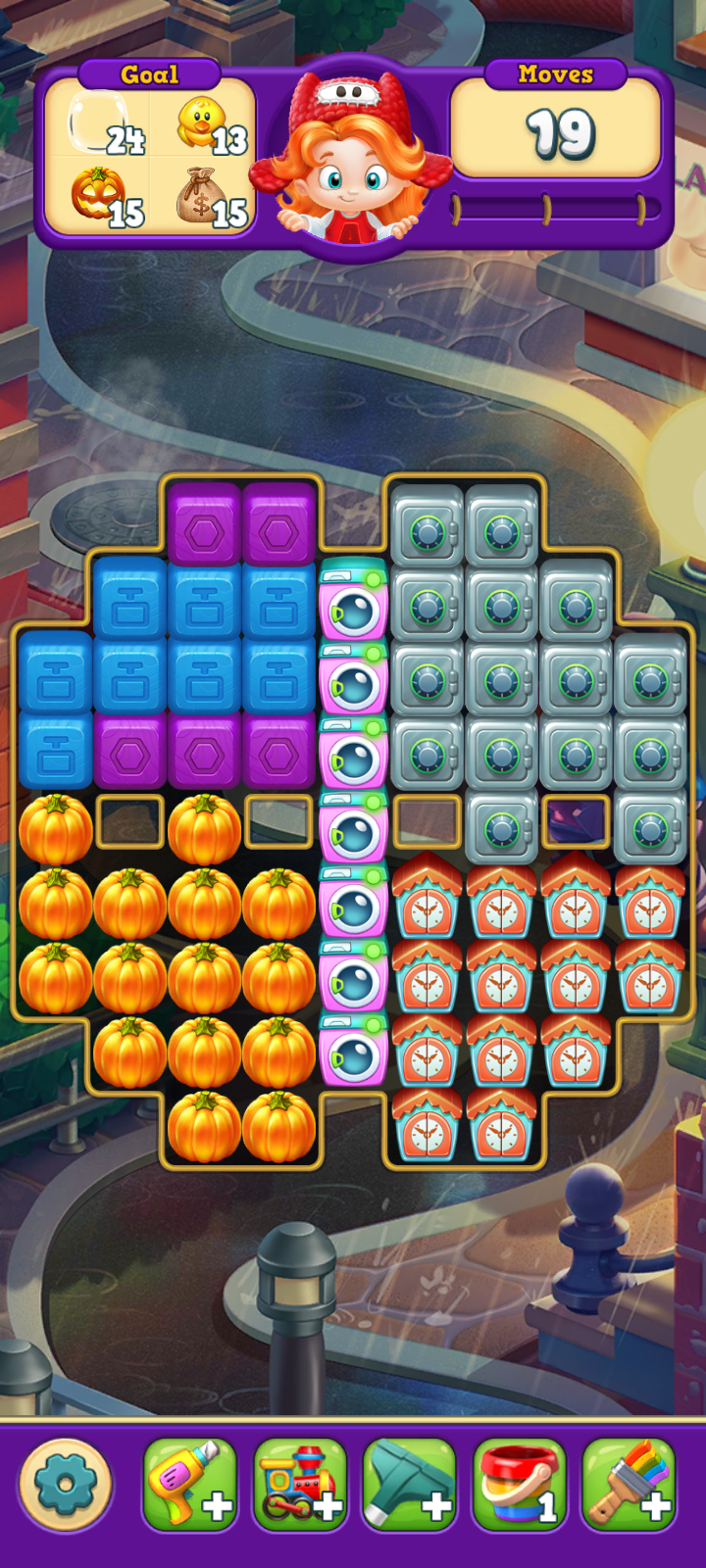Image resolution: width=706 pixels, height=1568 pixels.
Task: Select the vacuum booster
Action: tap(410, 1485)
